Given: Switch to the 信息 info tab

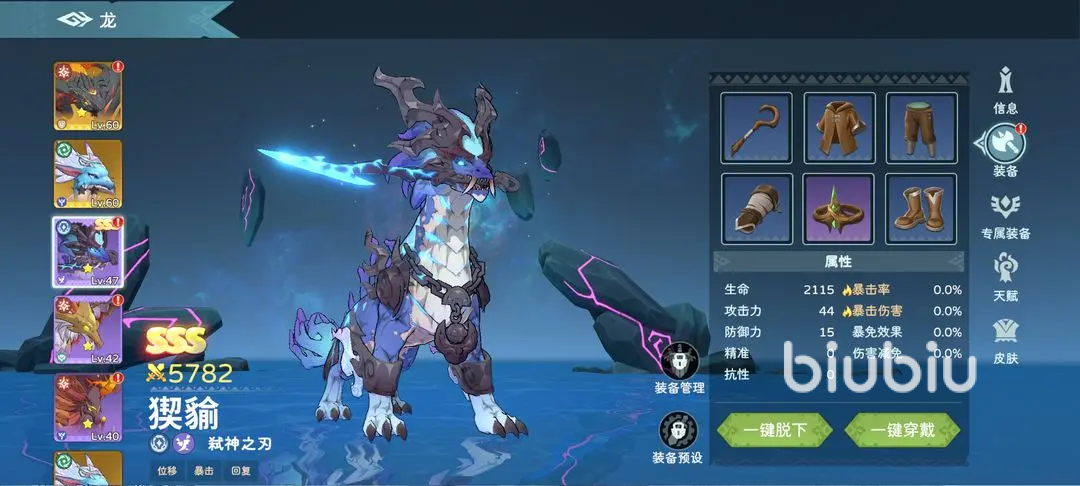Looking at the screenshot, I should tap(1006, 88).
